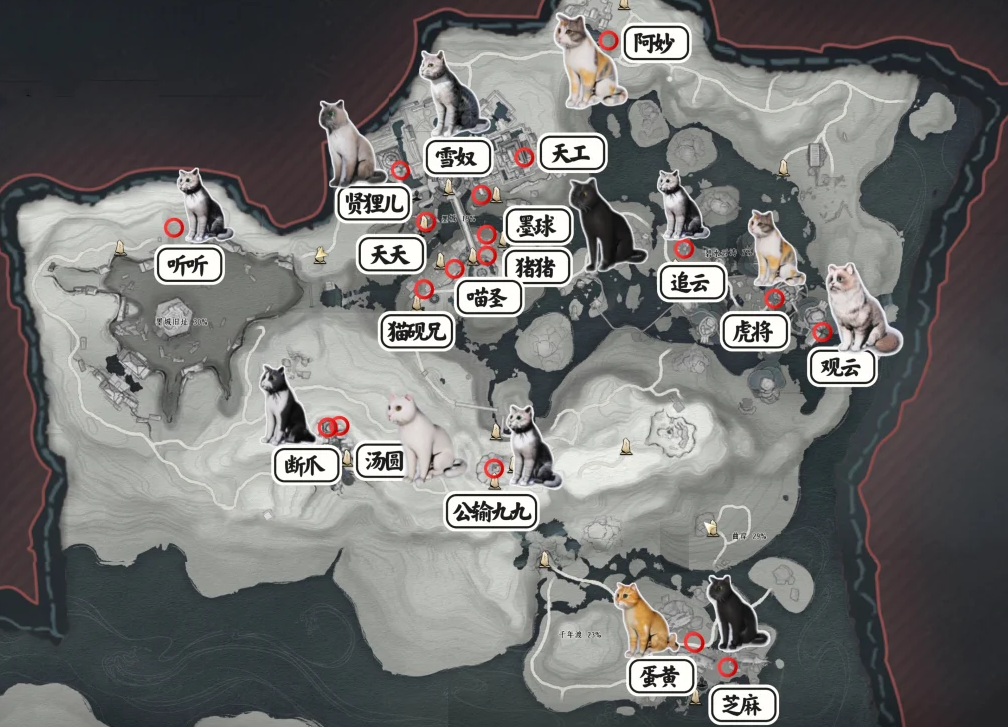Click the 芝麻 name tag
This screenshot has height=727, width=1008.
pyautogui.click(x=743, y=705)
